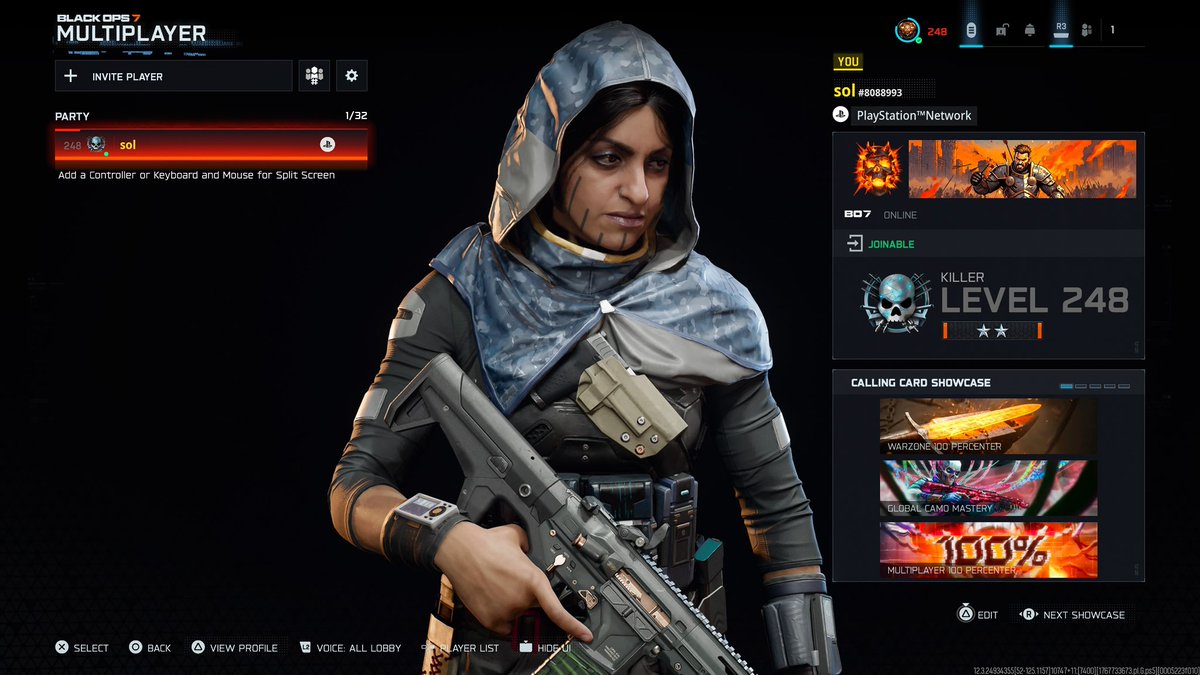Invite a player to the party
The width and height of the screenshot is (1200, 675).
tap(173, 76)
